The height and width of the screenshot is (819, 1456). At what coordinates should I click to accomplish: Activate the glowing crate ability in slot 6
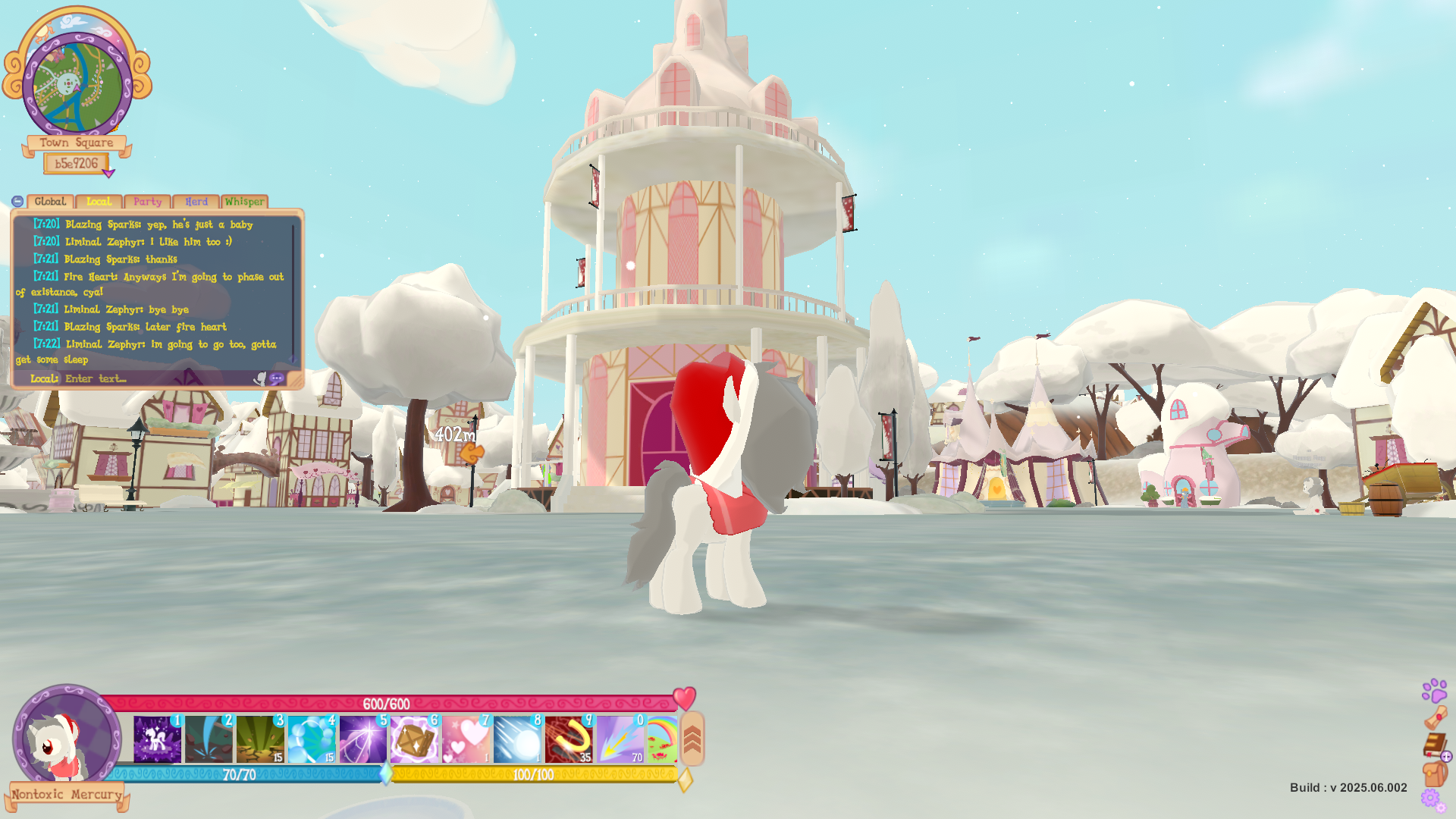(414, 739)
